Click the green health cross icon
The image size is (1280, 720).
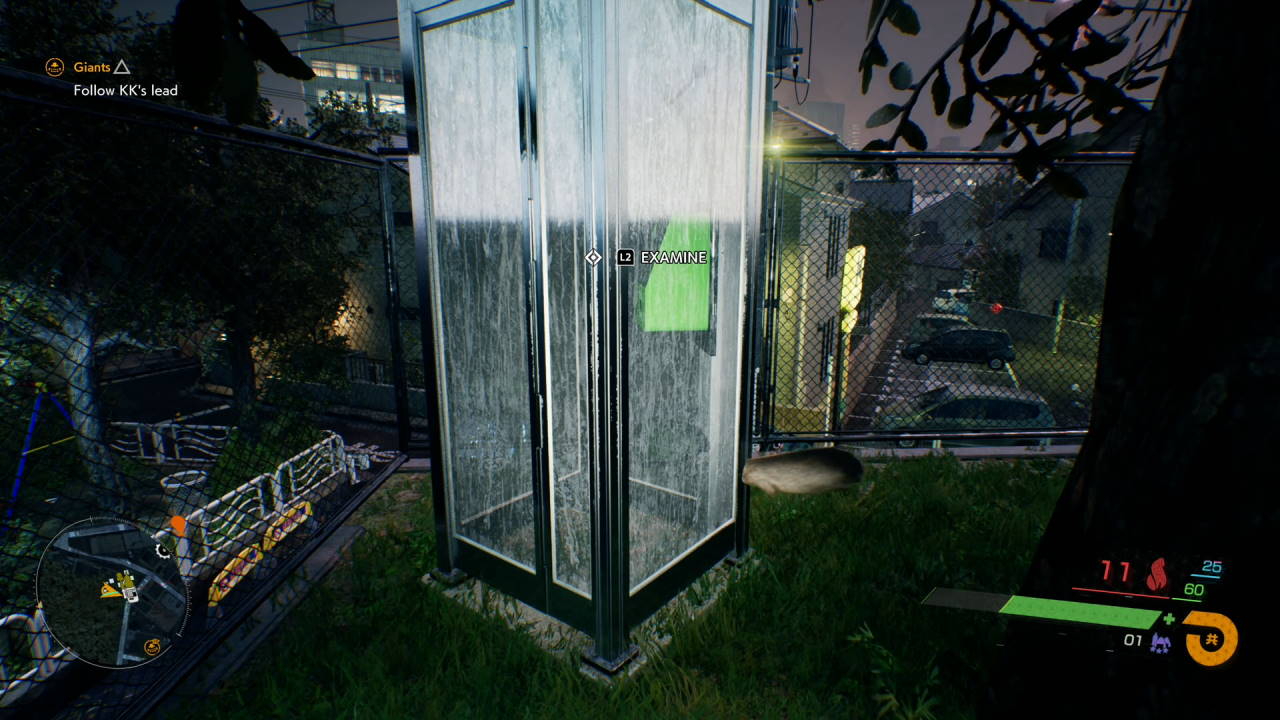(x=1169, y=619)
